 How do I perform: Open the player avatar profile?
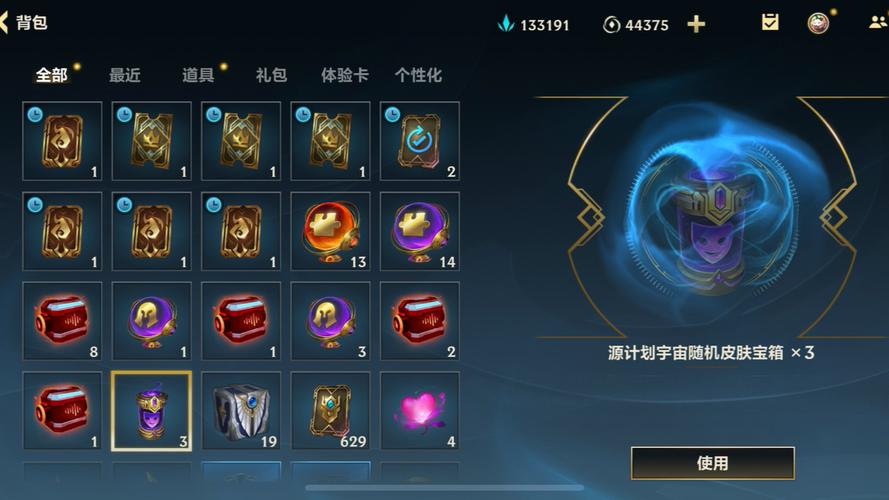pos(819,23)
